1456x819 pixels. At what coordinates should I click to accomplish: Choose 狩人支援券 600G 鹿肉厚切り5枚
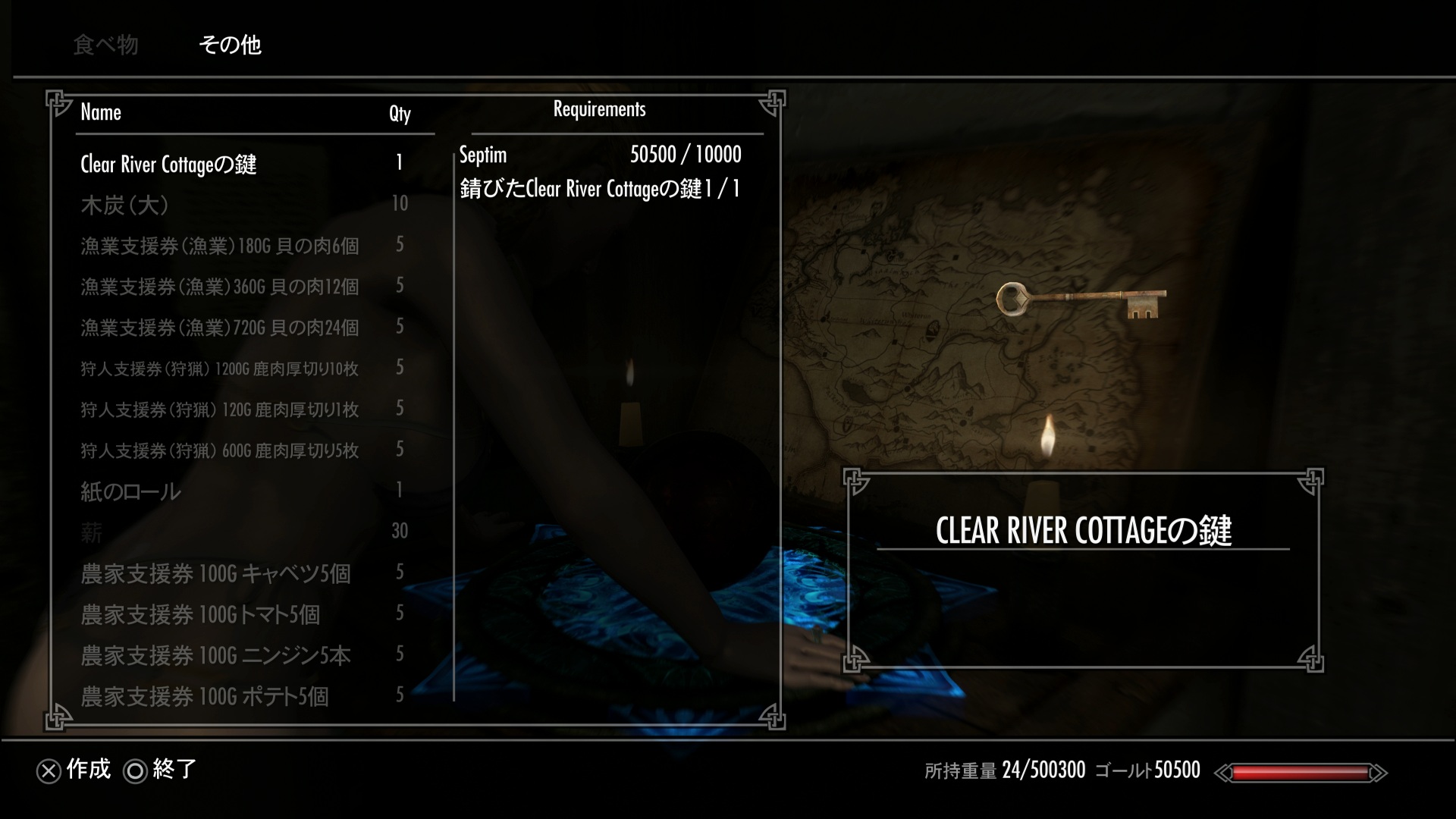219,450
